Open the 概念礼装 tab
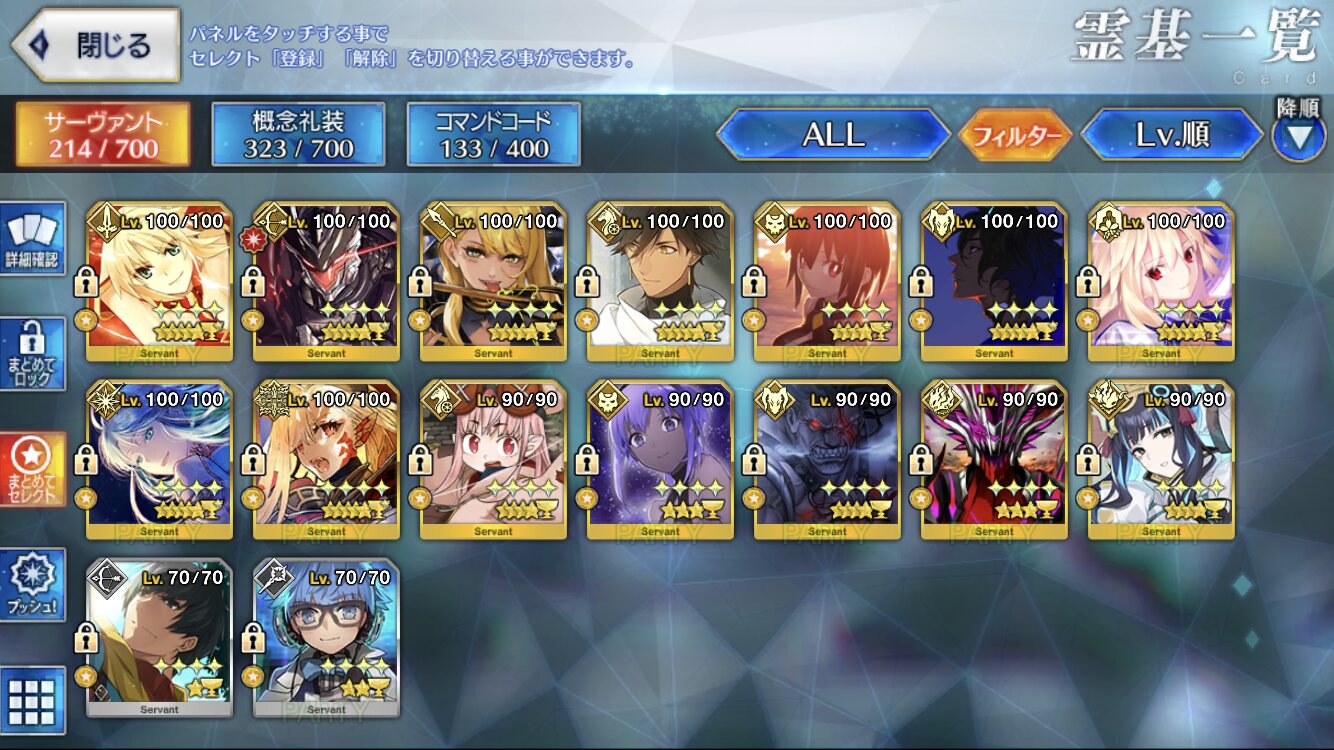 [298, 135]
